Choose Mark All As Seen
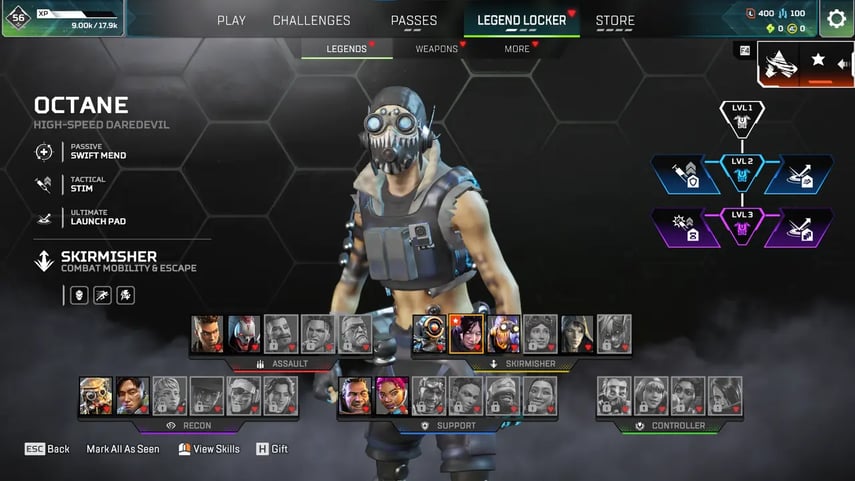Image resolution: width=855 pixels, height=481 pixels. [123, 449]
